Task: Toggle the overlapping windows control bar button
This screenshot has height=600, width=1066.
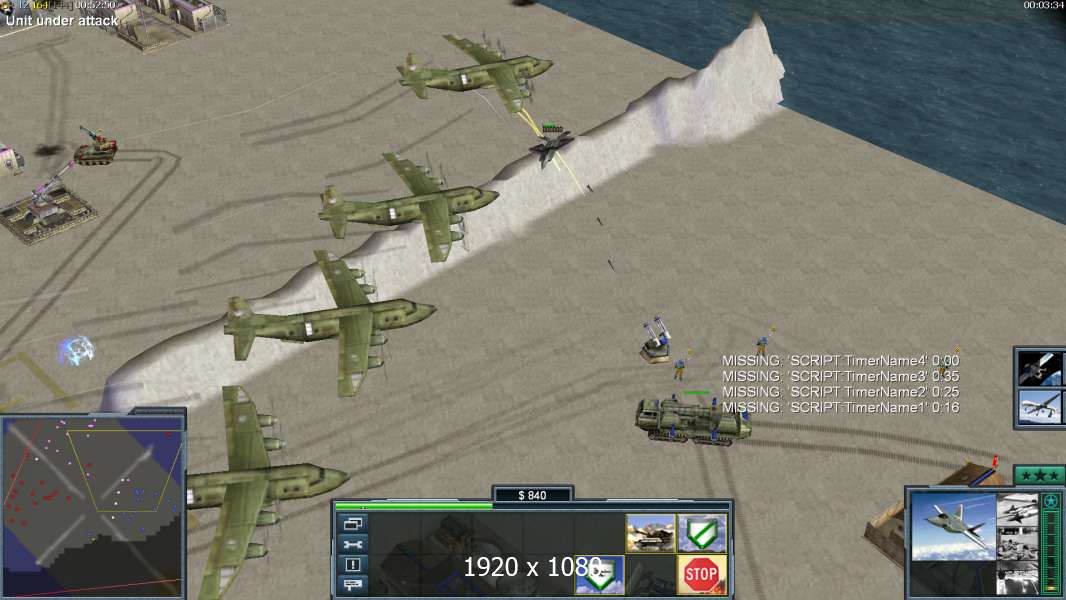Action: [354, 523]
